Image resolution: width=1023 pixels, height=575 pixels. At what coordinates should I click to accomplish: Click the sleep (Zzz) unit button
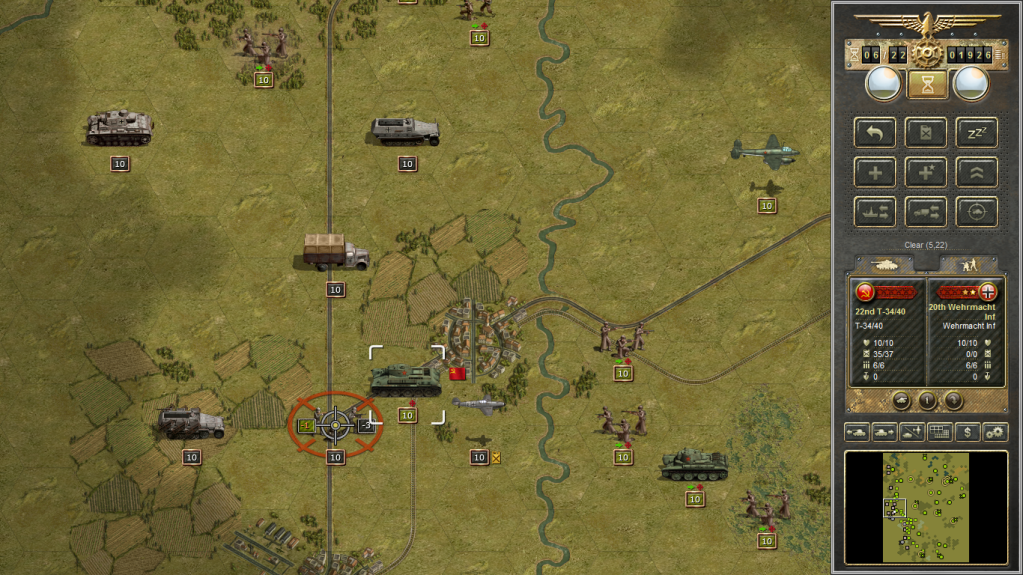click(x=976, y=132)
